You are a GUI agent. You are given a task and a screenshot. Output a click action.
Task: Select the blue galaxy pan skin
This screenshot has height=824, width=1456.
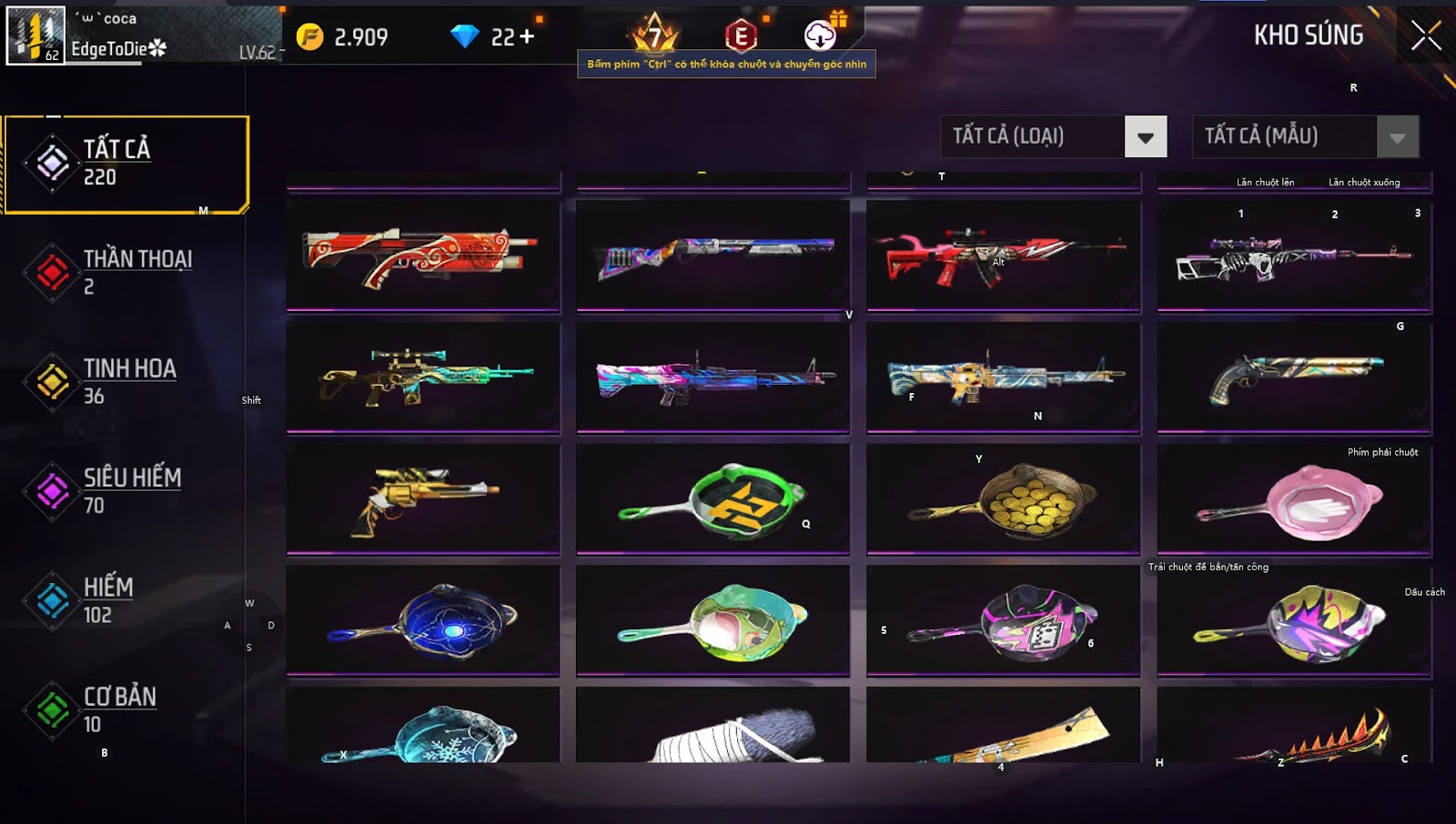422,621
